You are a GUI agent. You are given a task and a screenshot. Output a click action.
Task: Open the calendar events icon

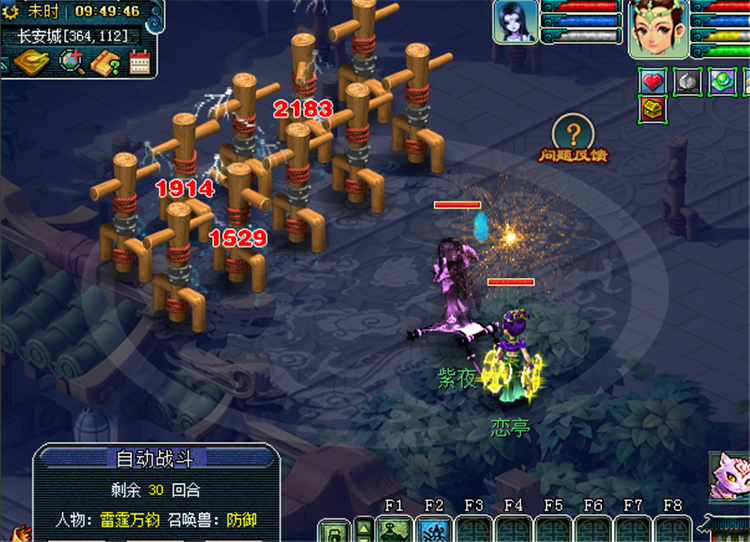point(139,62)
